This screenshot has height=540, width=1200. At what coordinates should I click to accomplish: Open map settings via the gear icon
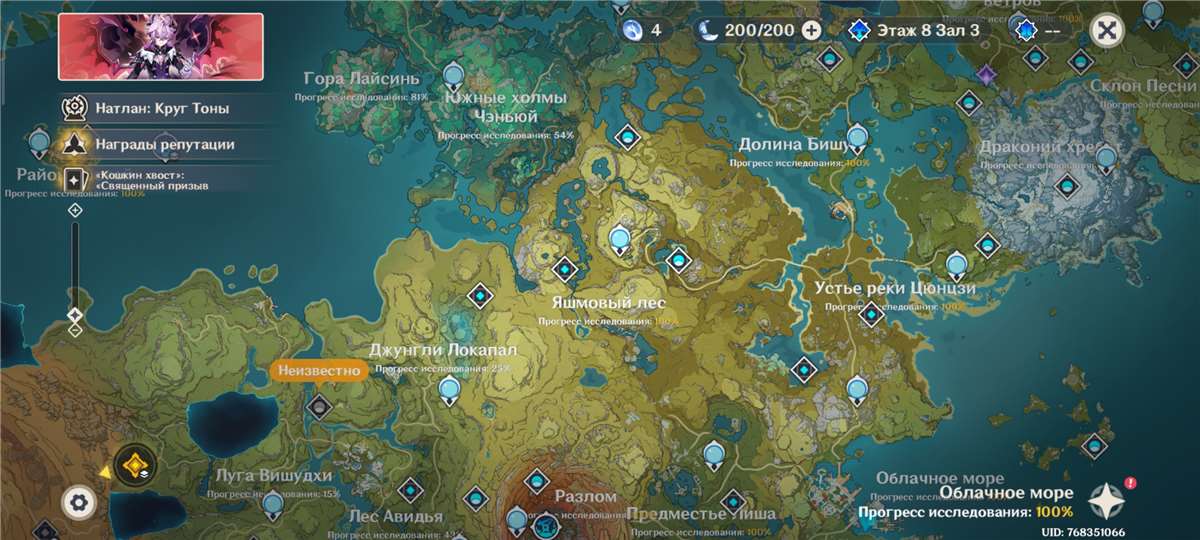click(x=77, y=501)
